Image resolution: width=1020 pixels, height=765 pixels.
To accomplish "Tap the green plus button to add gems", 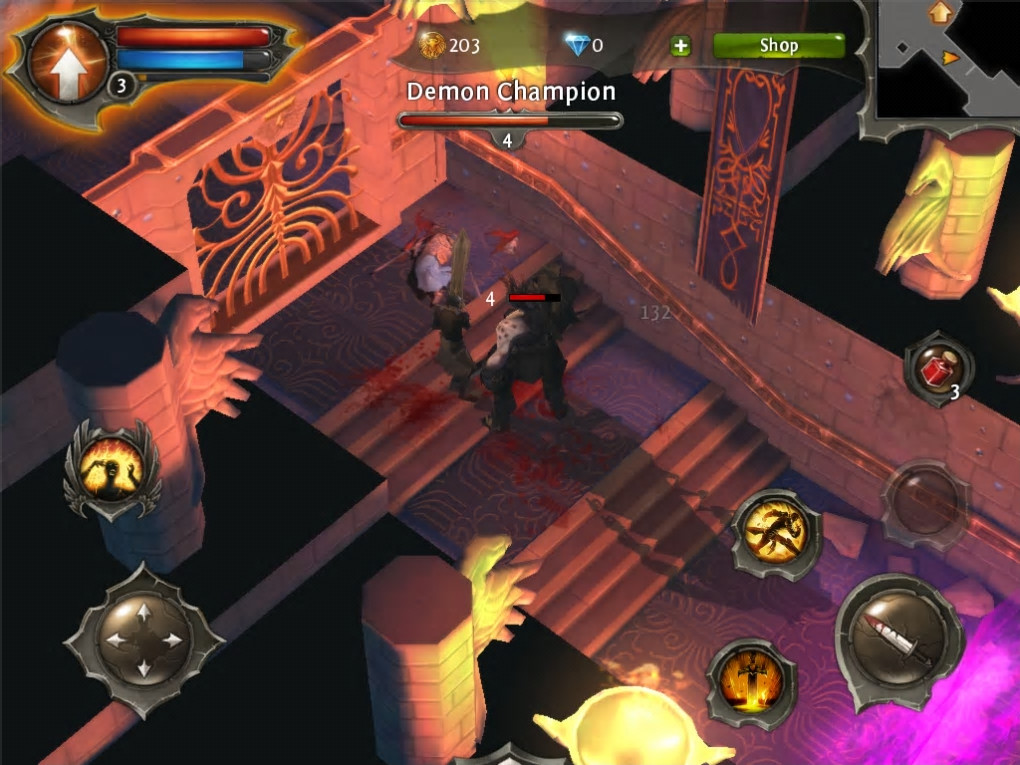I will tap(680, 46).
